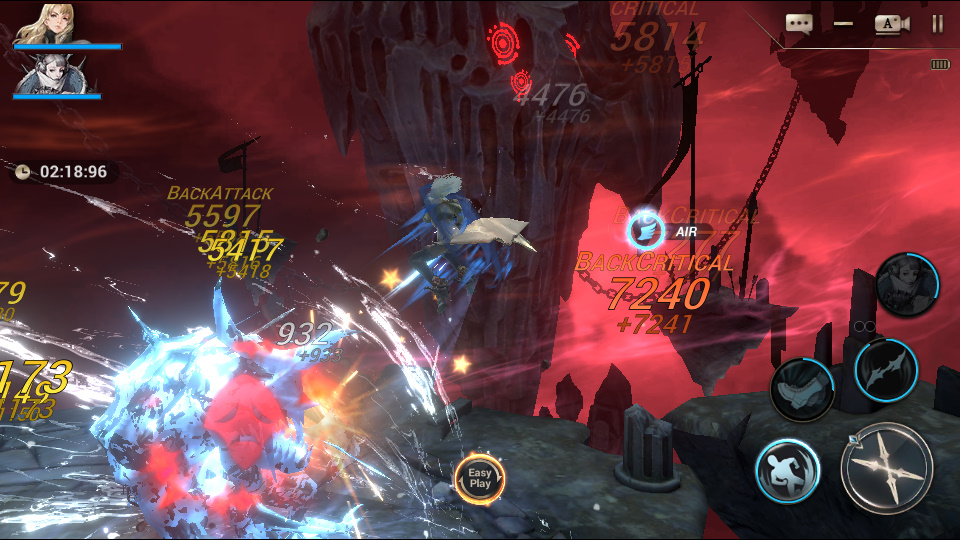Viewport: 960px width, 540px height.
Task: Open the chat speech bubble
Action: coord(798,24)
